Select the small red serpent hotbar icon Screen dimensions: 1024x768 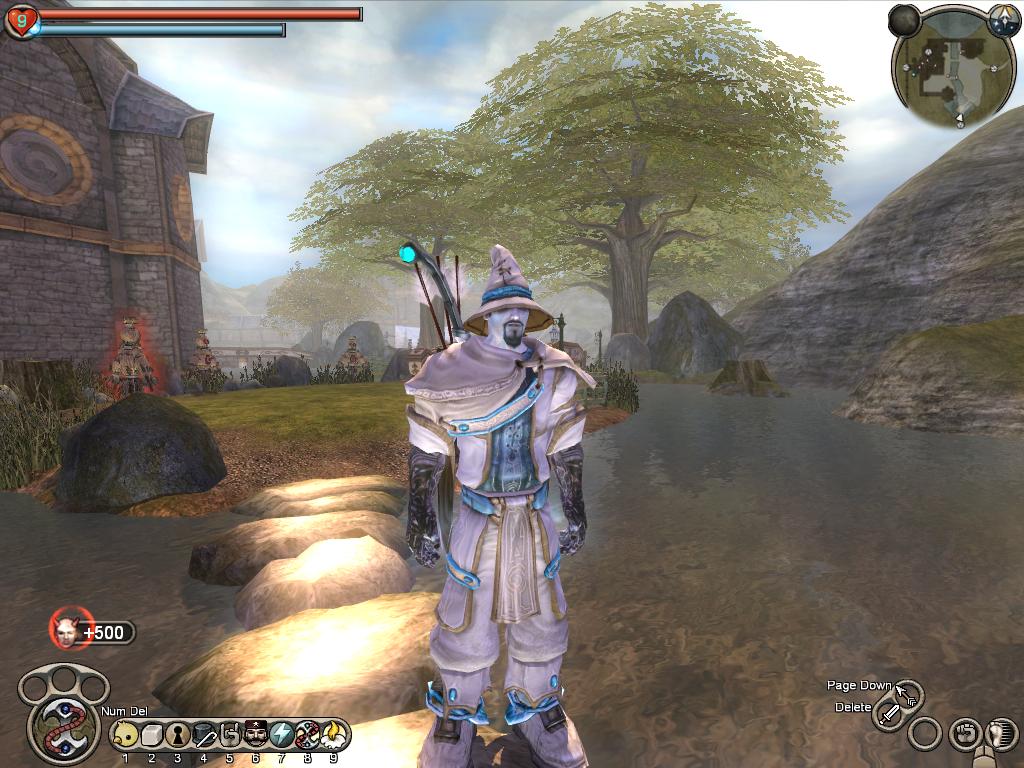point(307,736)
